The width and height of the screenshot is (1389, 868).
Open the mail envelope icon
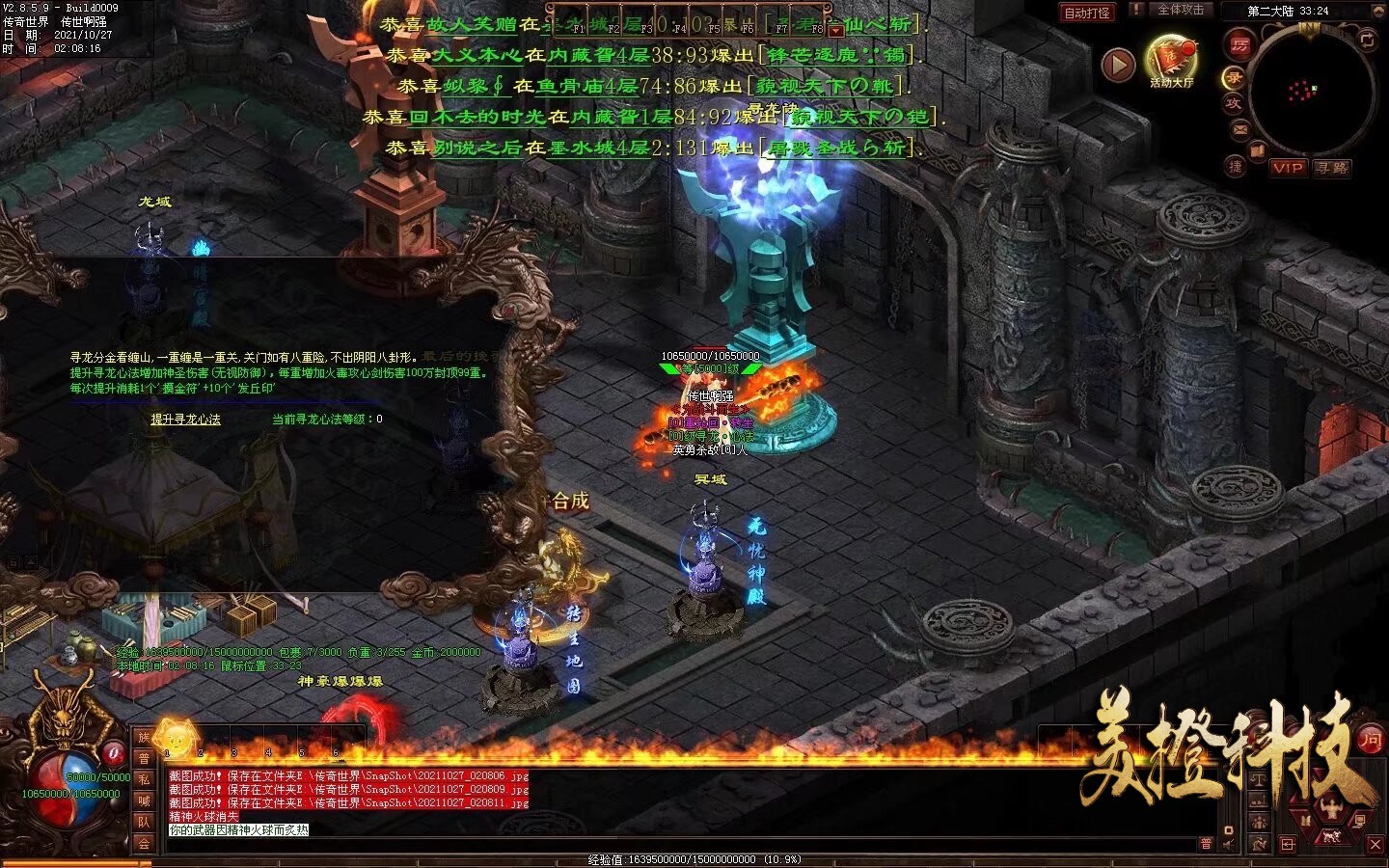tap(1240, 128)
